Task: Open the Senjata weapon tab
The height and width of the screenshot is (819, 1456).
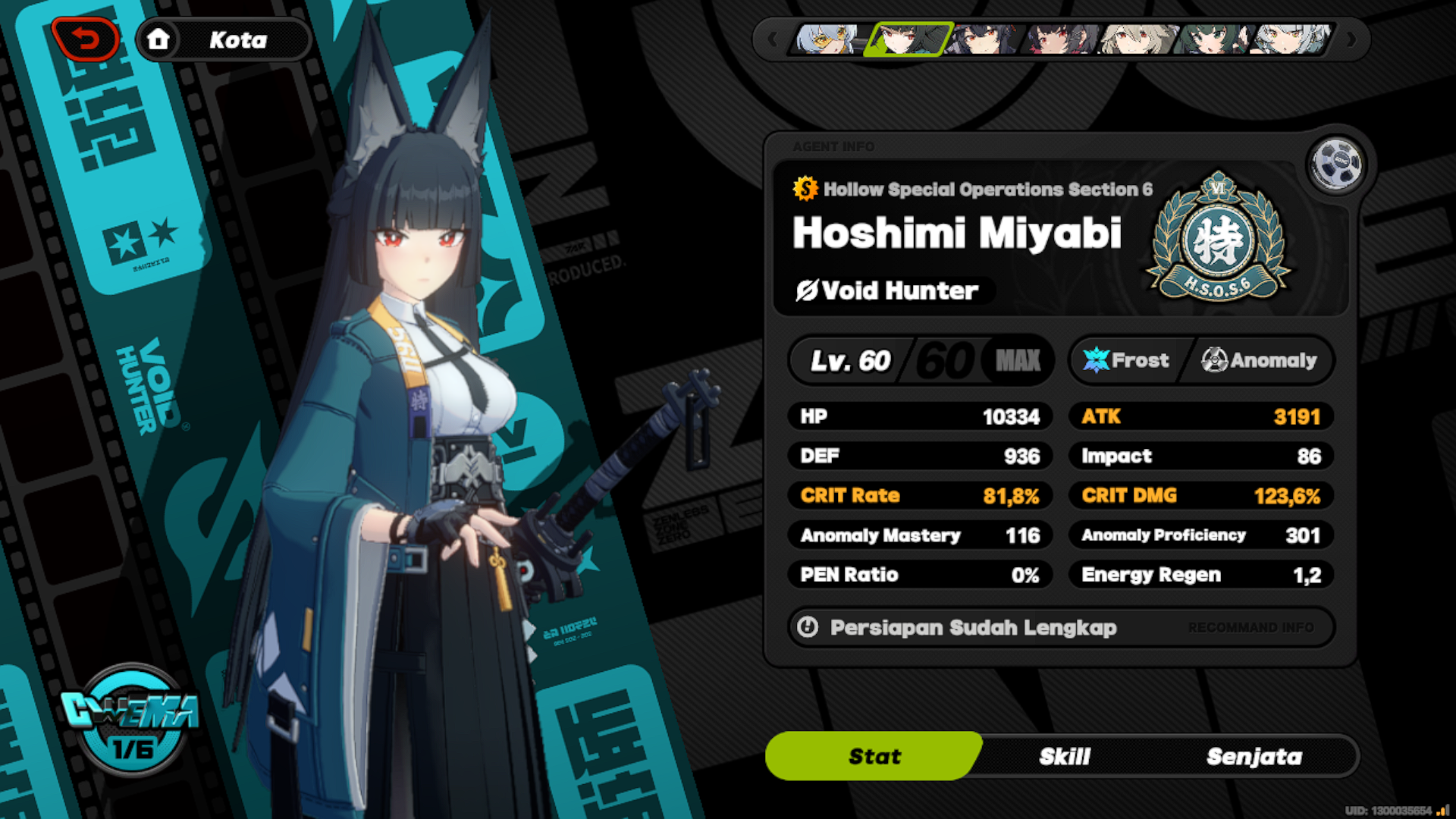Action: click(x=1254, y=756)
